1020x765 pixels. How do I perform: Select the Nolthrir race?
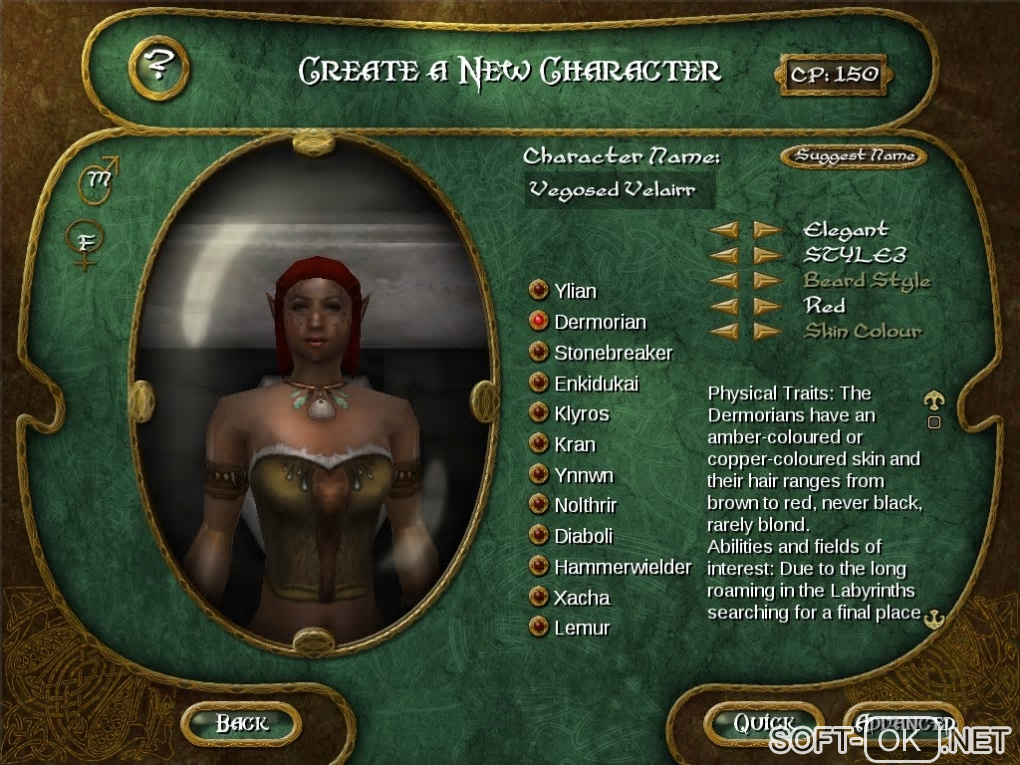(539, 505)
